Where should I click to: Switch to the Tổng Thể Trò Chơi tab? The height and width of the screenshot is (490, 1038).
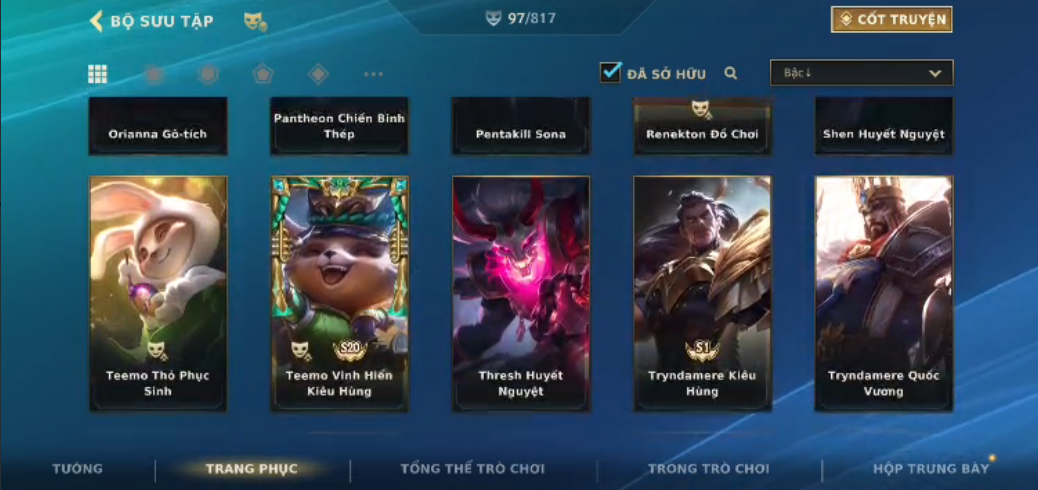(473, 469)
